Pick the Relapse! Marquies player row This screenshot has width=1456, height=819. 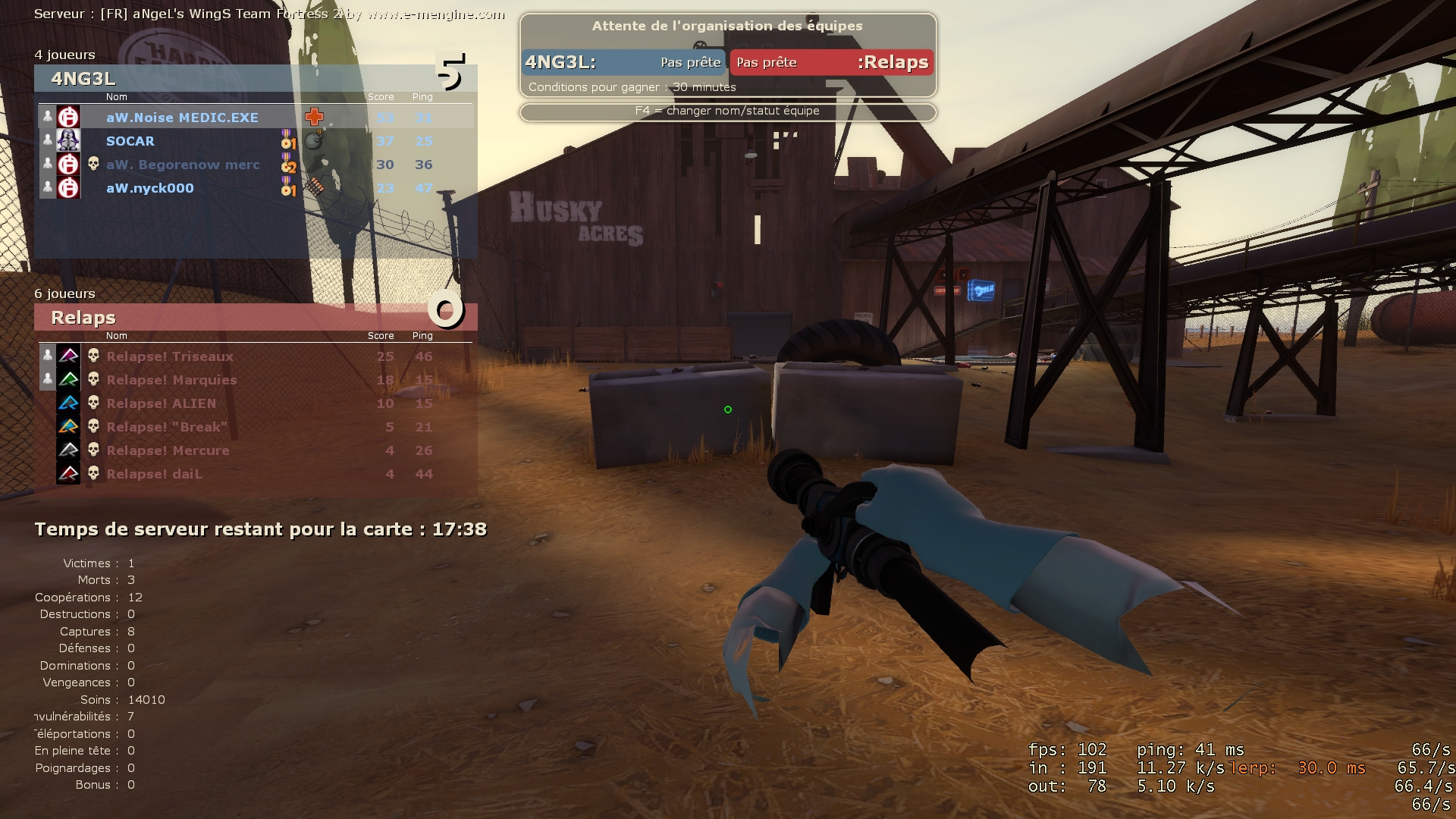(x=171, y=380)
